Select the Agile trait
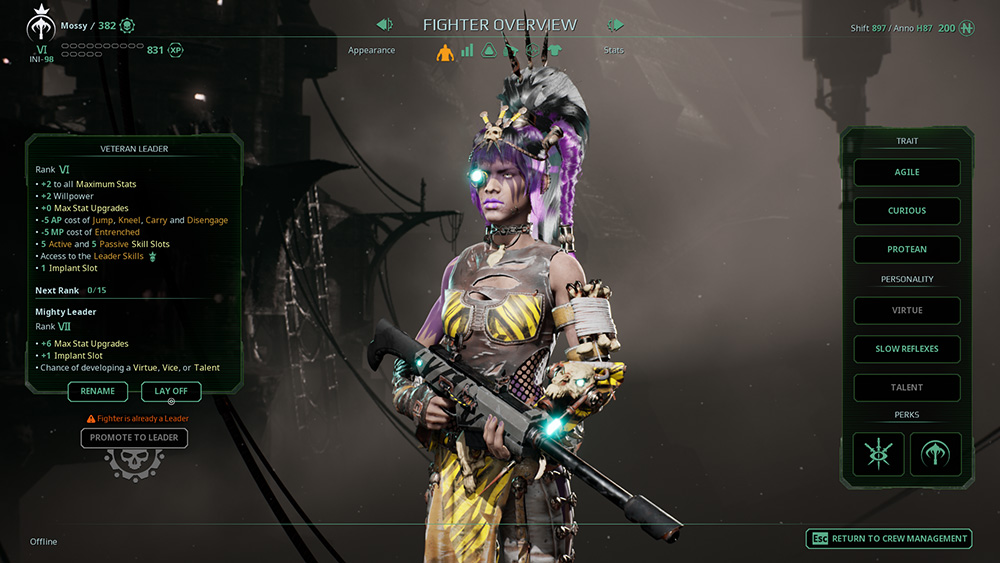Viewport: 1000px width, 563px height. 907,172
